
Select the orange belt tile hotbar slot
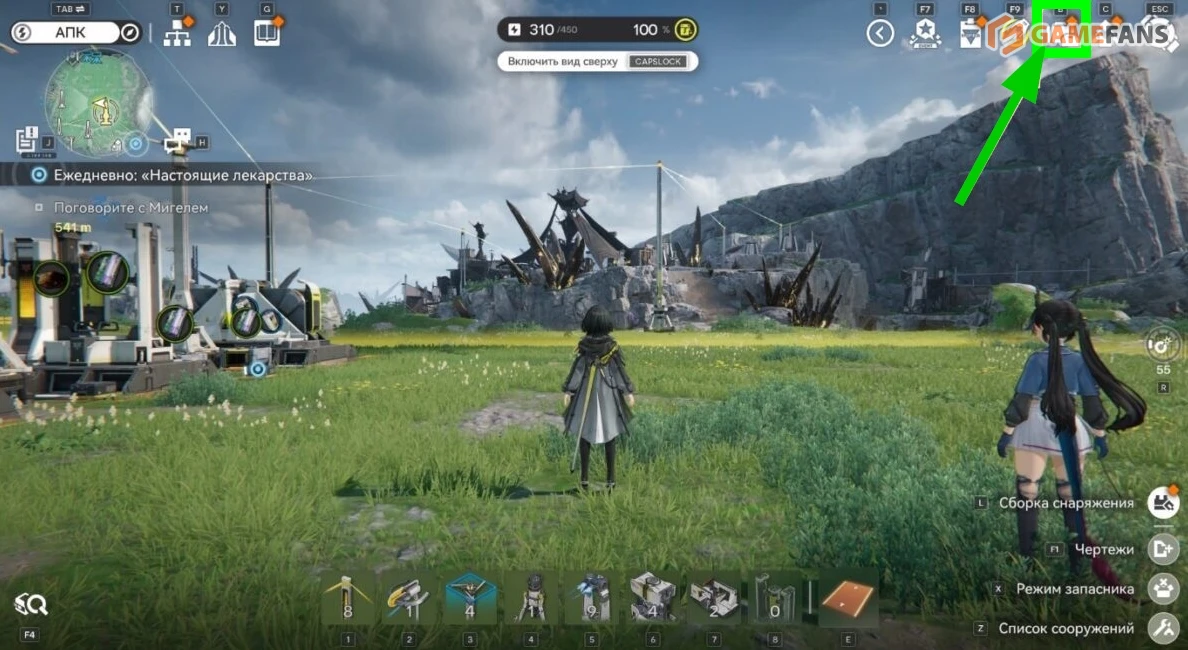848,599
